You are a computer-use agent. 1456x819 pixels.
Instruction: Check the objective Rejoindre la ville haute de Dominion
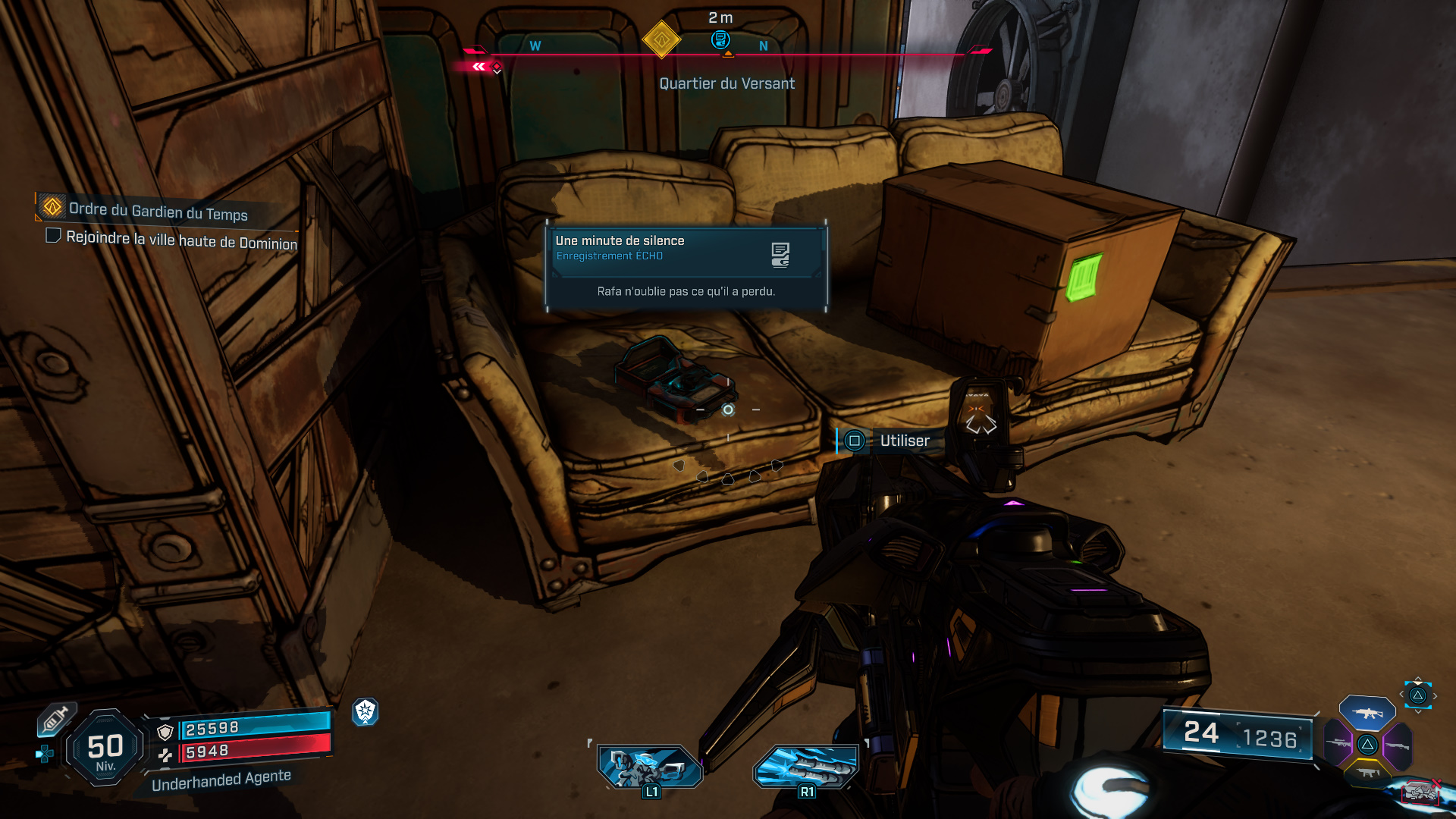coord(53,236)
